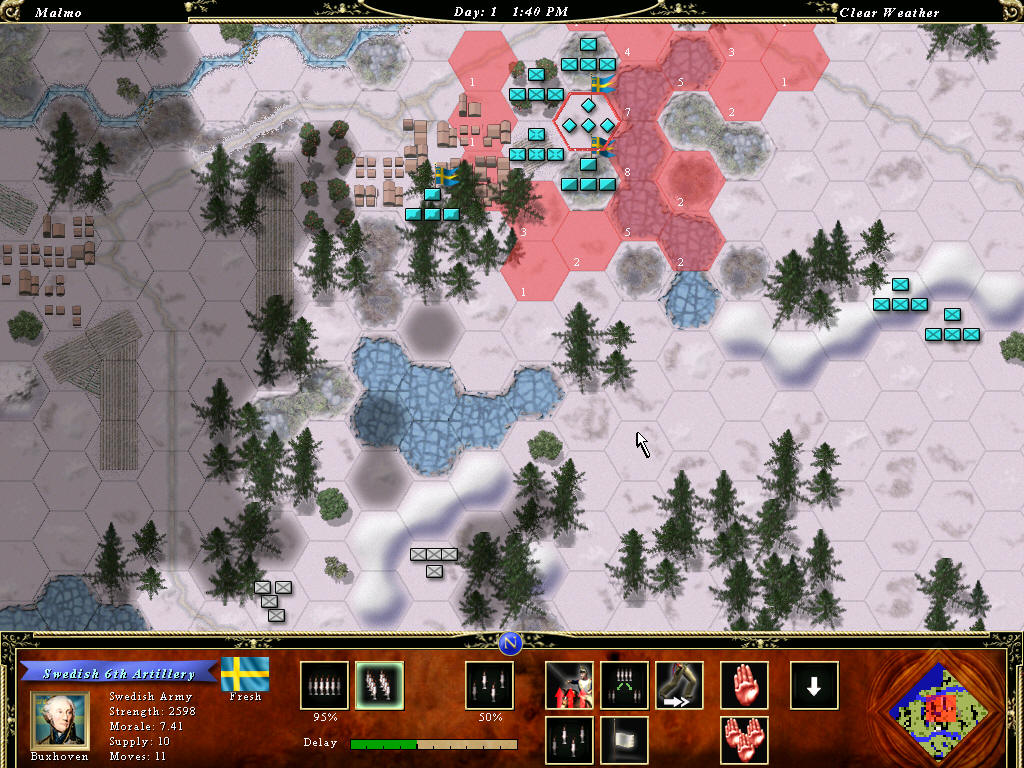The height and width of the screenshot is (768, 1024).
Task: Select the scattered soldiers icon in the lower row
Action: pos(569,740)
